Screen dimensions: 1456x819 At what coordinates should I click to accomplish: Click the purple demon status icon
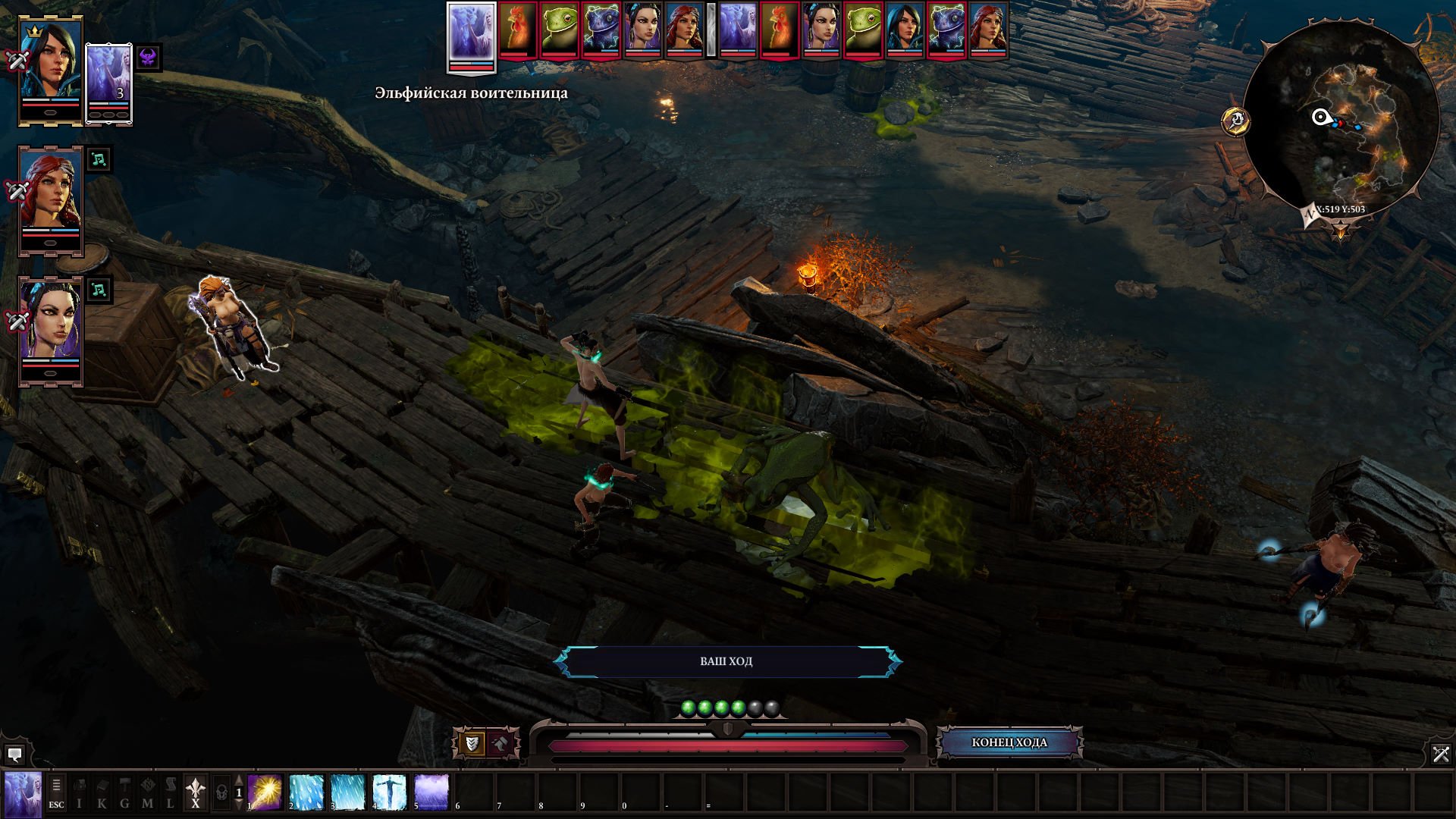pos(149,58)
